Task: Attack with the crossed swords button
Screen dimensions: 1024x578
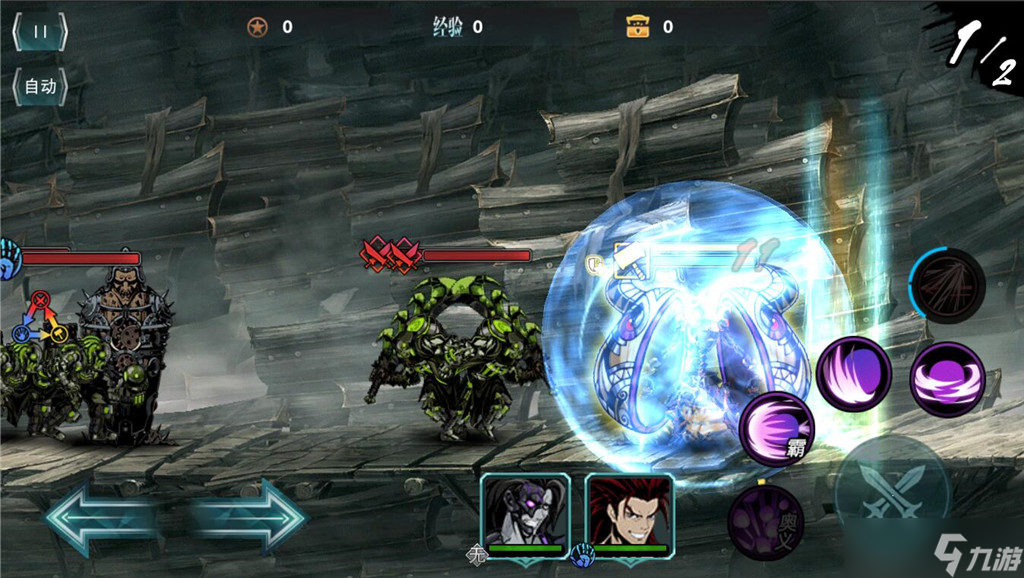Action: tap(892, 490)
